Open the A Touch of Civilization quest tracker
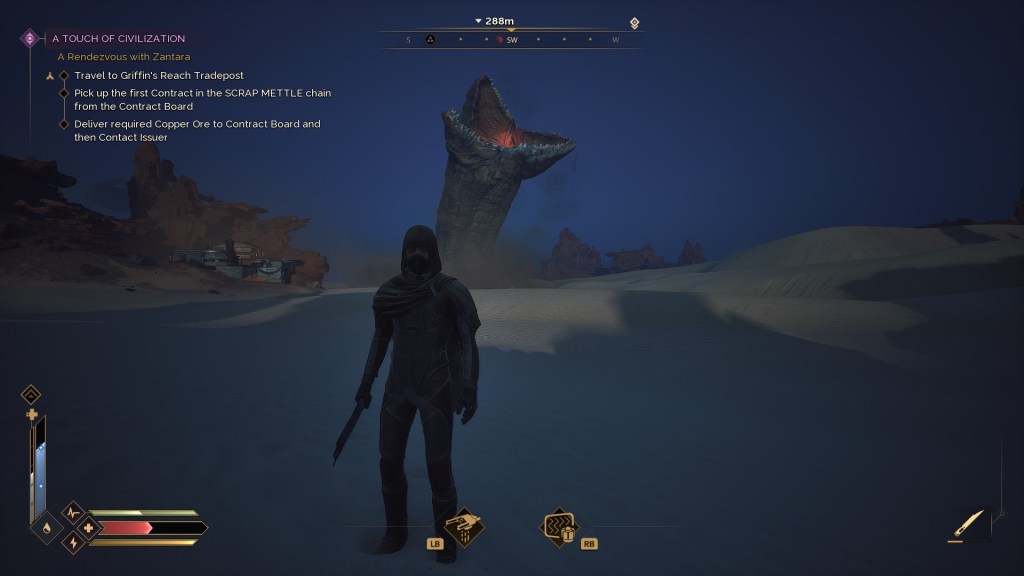Screen dimensions: 1024x576 click(118, 38)
